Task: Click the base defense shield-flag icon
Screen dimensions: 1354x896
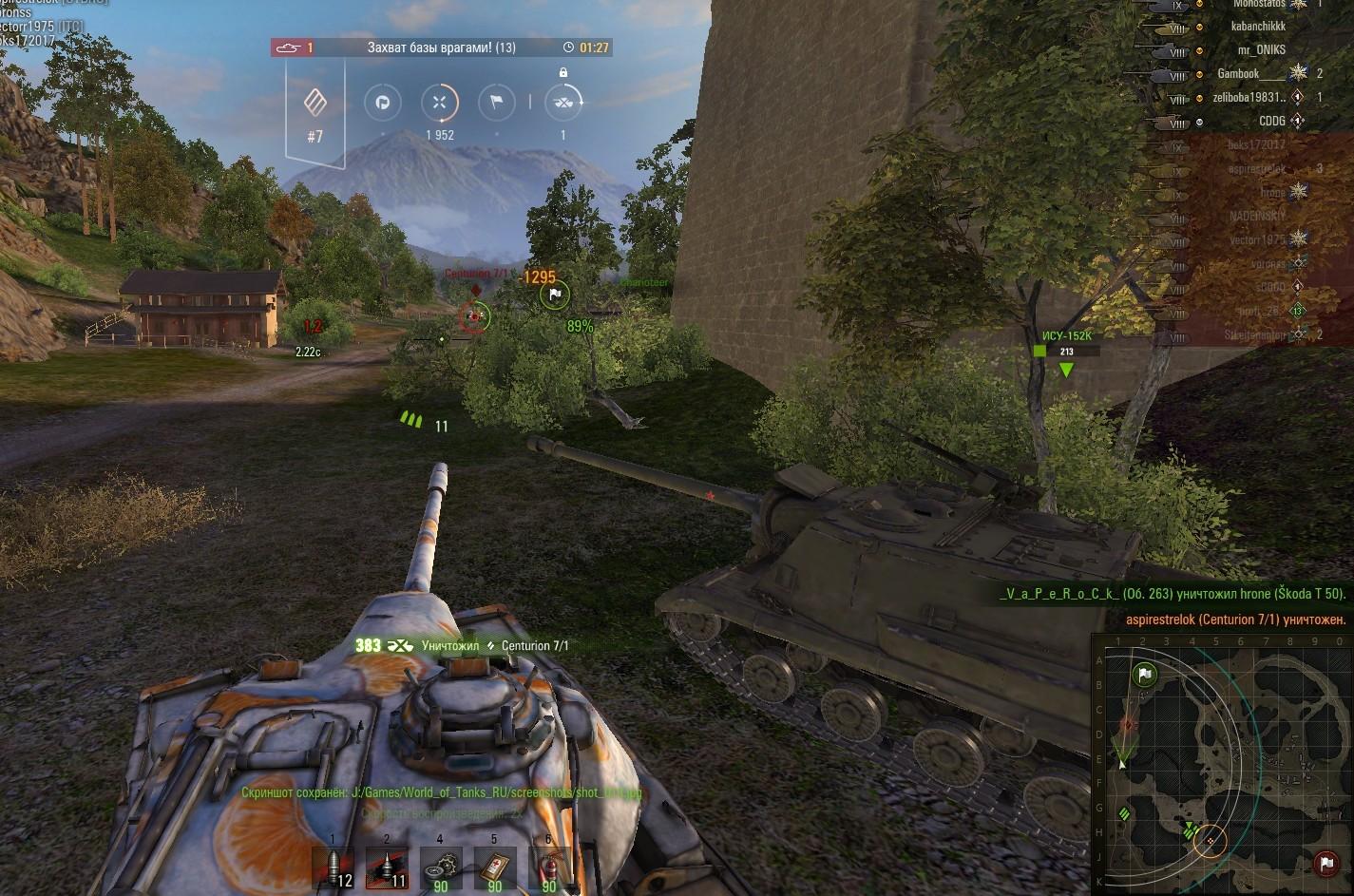Action: [x=383, y=103]
